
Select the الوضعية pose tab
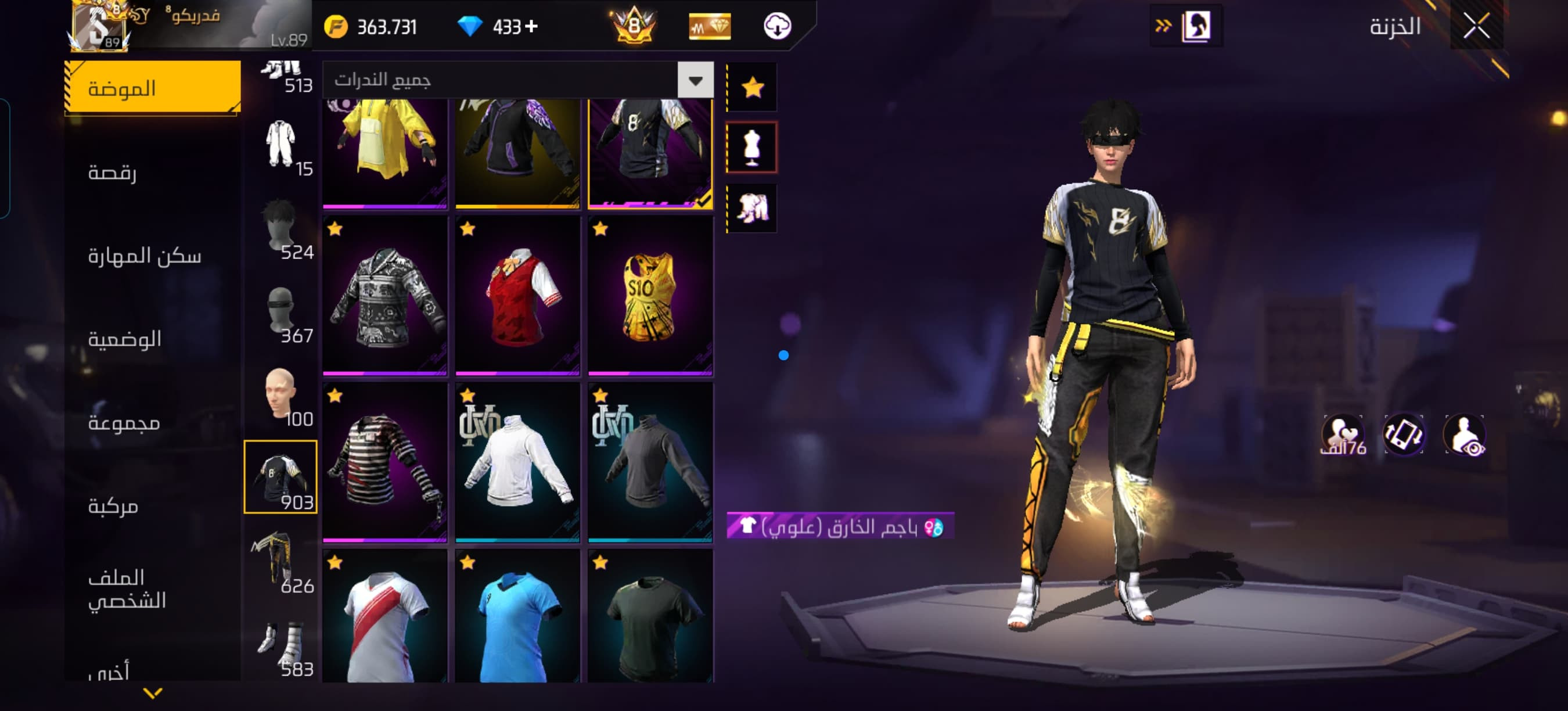coord(152,339)
